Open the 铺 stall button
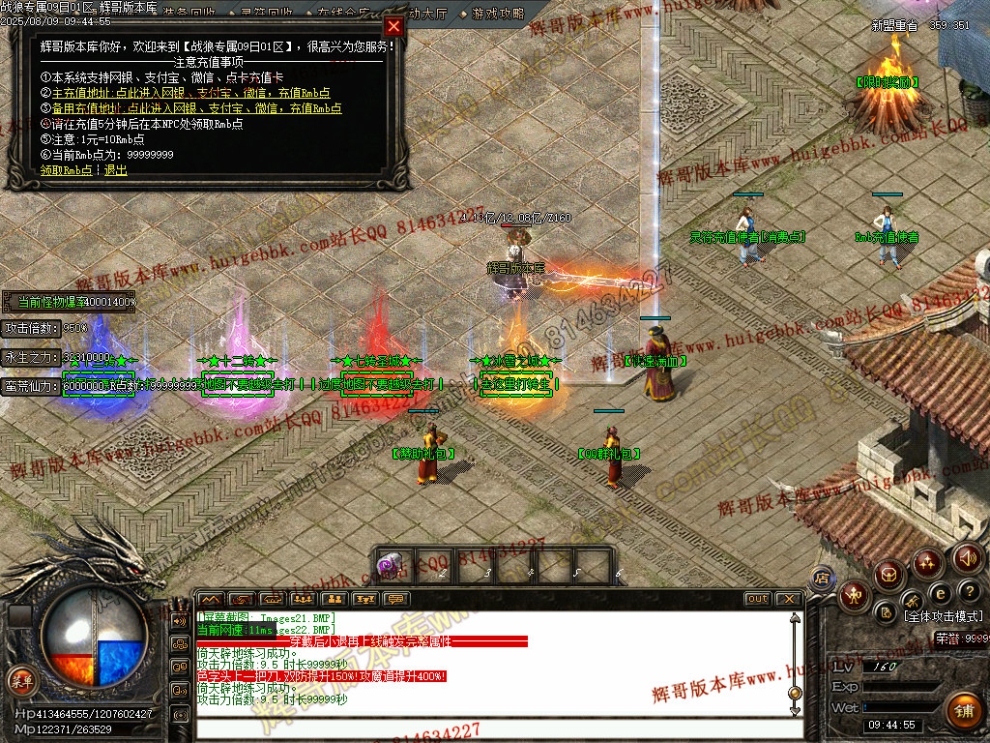Image resolution: width=990 pixels, height=743 pixels. 965,711
